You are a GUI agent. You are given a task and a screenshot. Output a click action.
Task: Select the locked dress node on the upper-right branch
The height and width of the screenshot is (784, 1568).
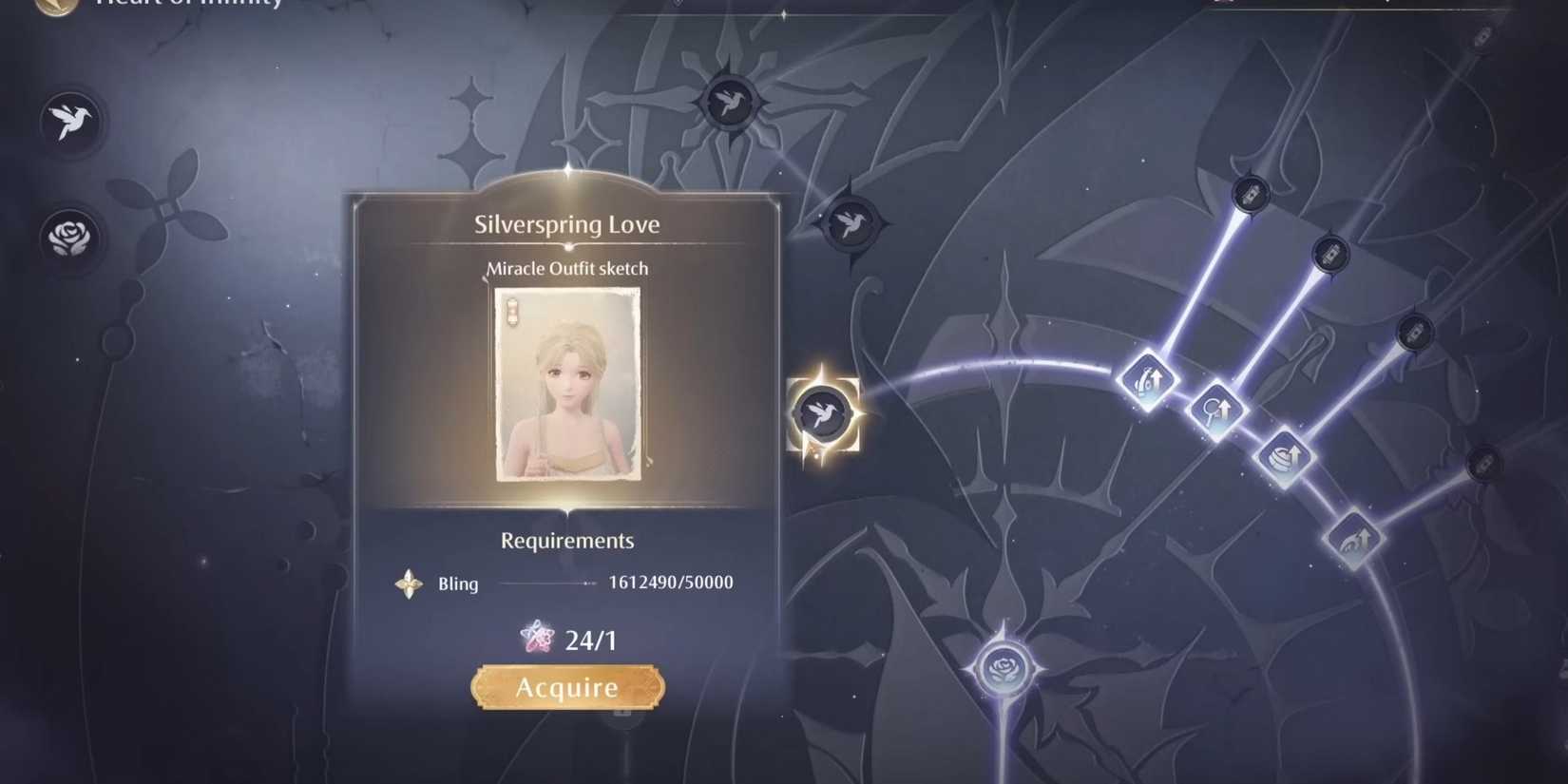pos(1329,255)
